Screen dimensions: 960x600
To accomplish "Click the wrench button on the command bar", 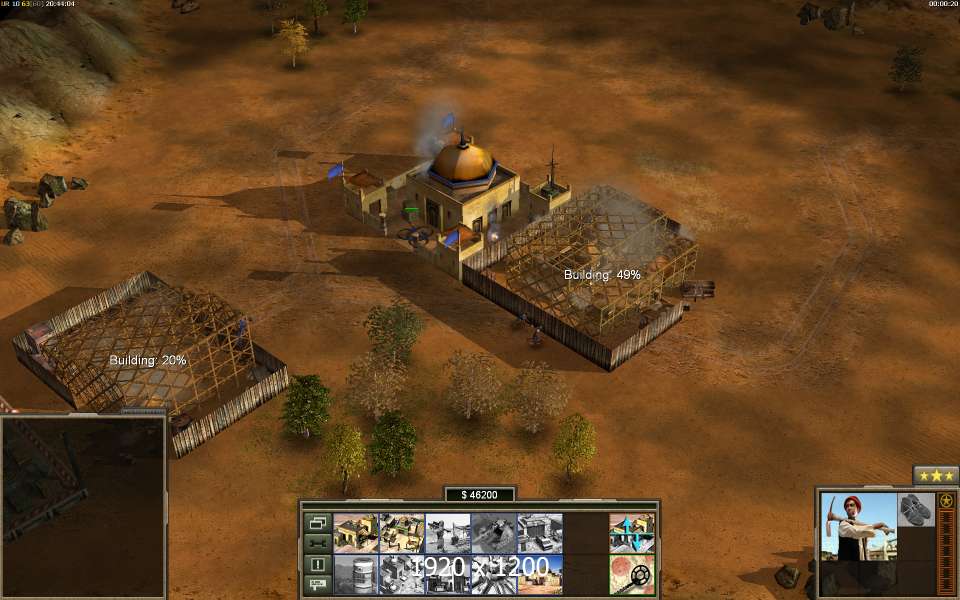I will pos(317,543).
